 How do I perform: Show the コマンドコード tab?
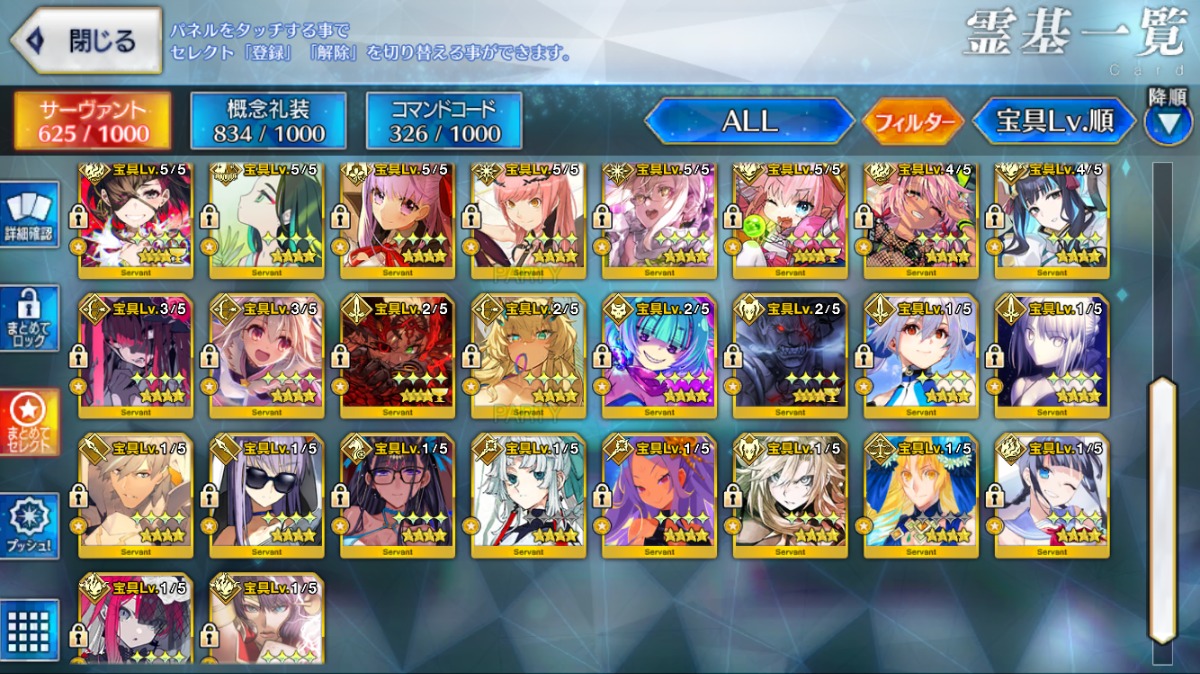[444, 121]
